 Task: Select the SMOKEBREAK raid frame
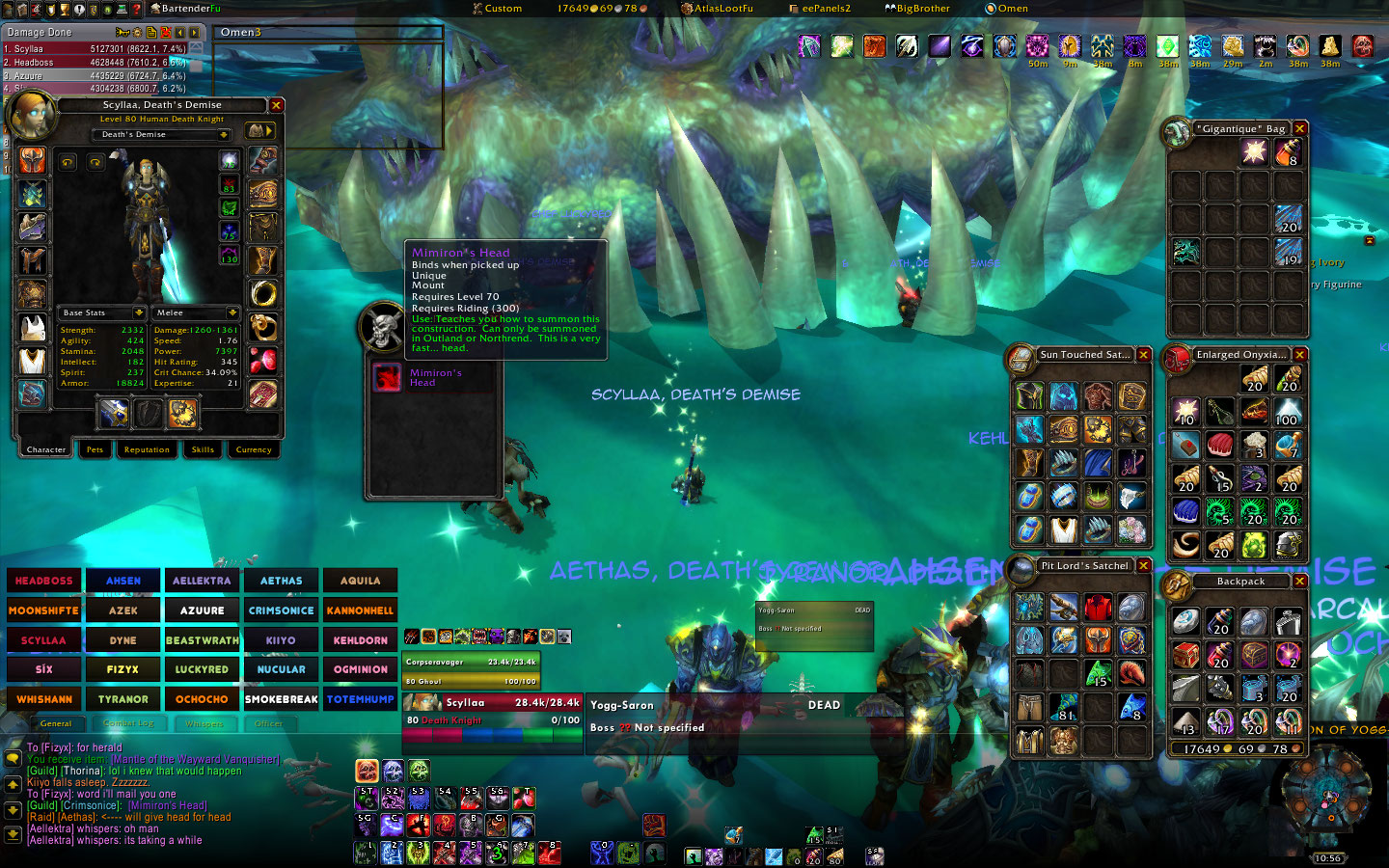281,699
